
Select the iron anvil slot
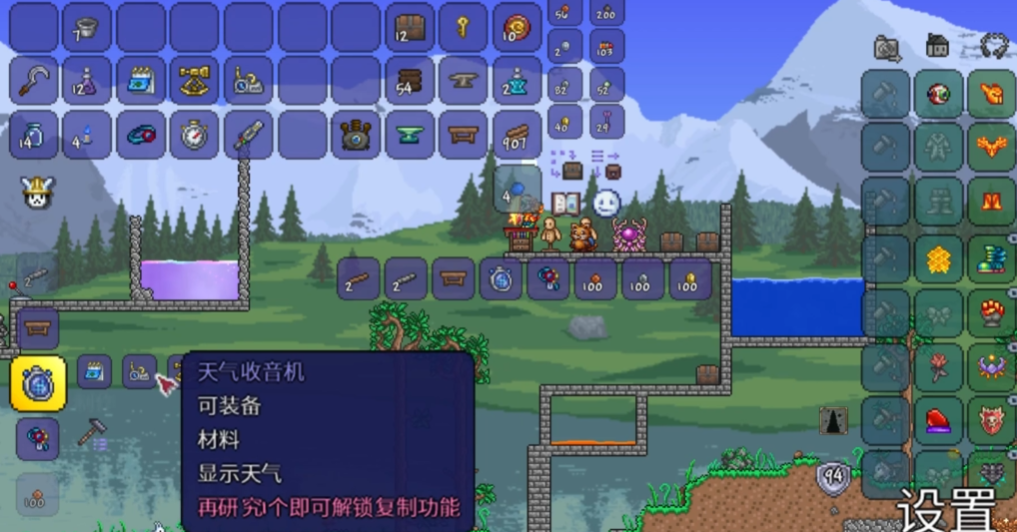click(x=463, y=81)
